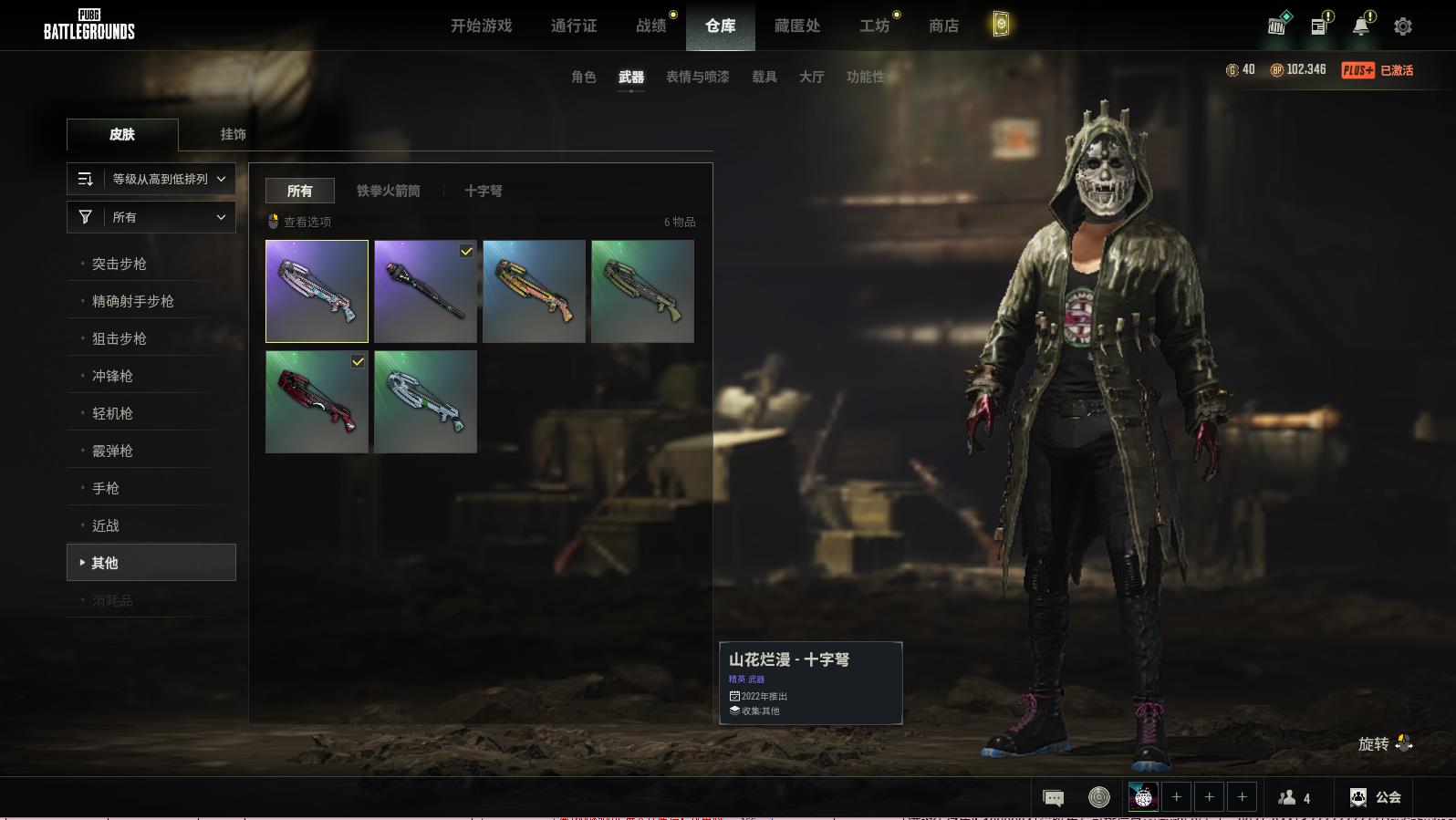The width and height of the screenshot is (1456, 820).
Task: Switch to the 藏匿处 tab
Action: pyautogui.click(x=796, y=26)
